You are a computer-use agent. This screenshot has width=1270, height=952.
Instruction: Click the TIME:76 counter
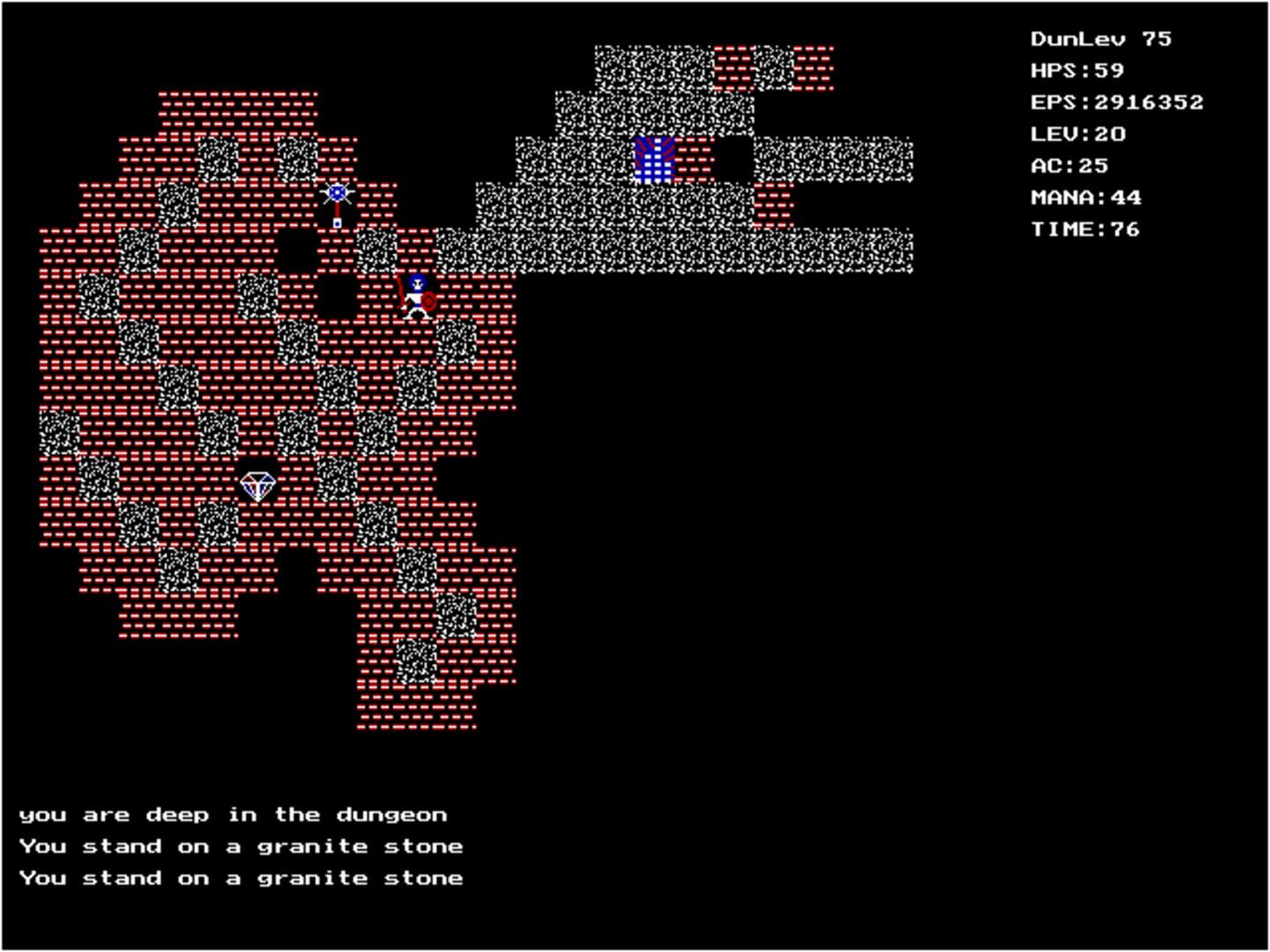[1085, 228]
